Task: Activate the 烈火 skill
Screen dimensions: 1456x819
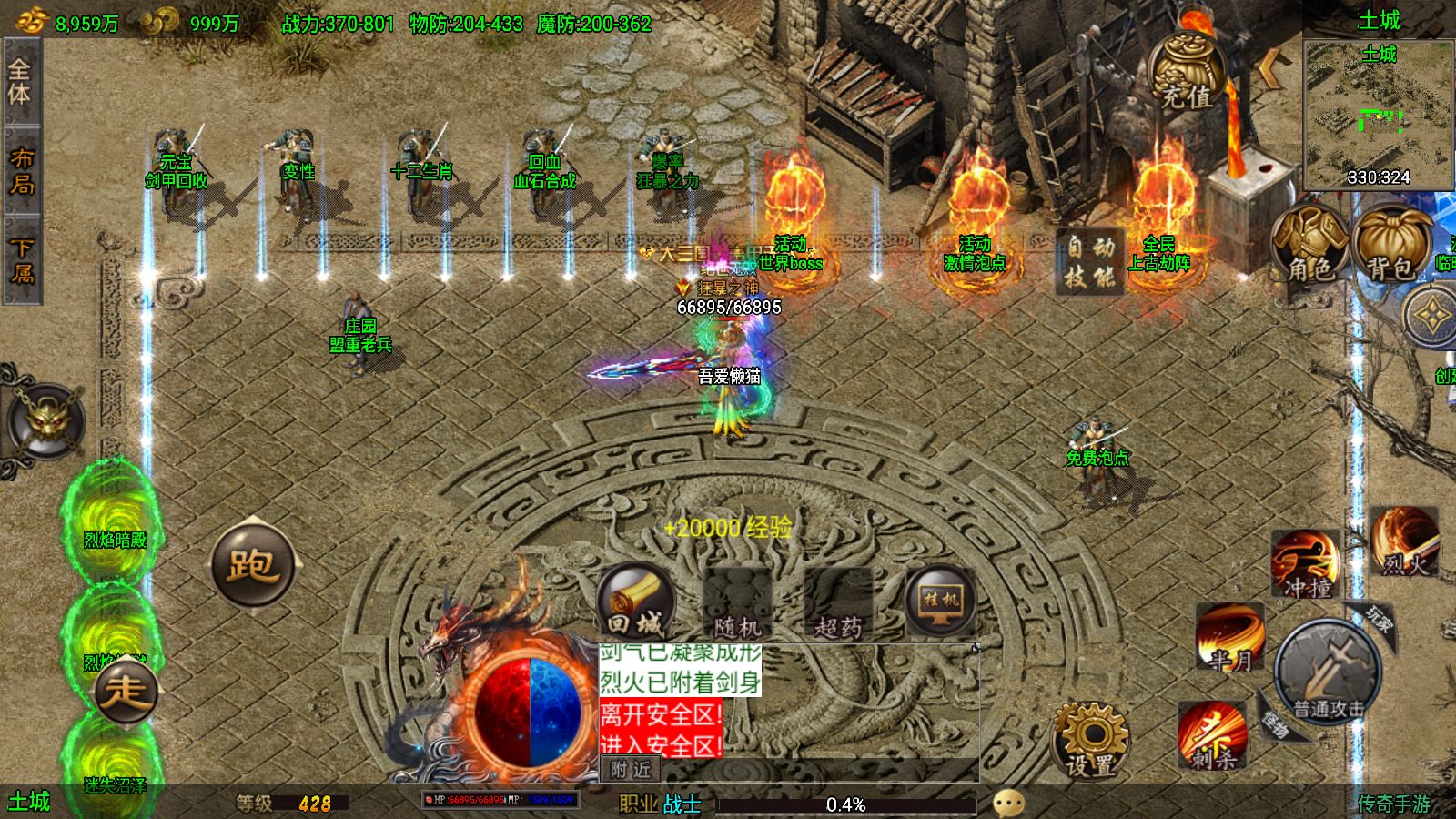Action: pyautogui.click(x=1404, y=541)
